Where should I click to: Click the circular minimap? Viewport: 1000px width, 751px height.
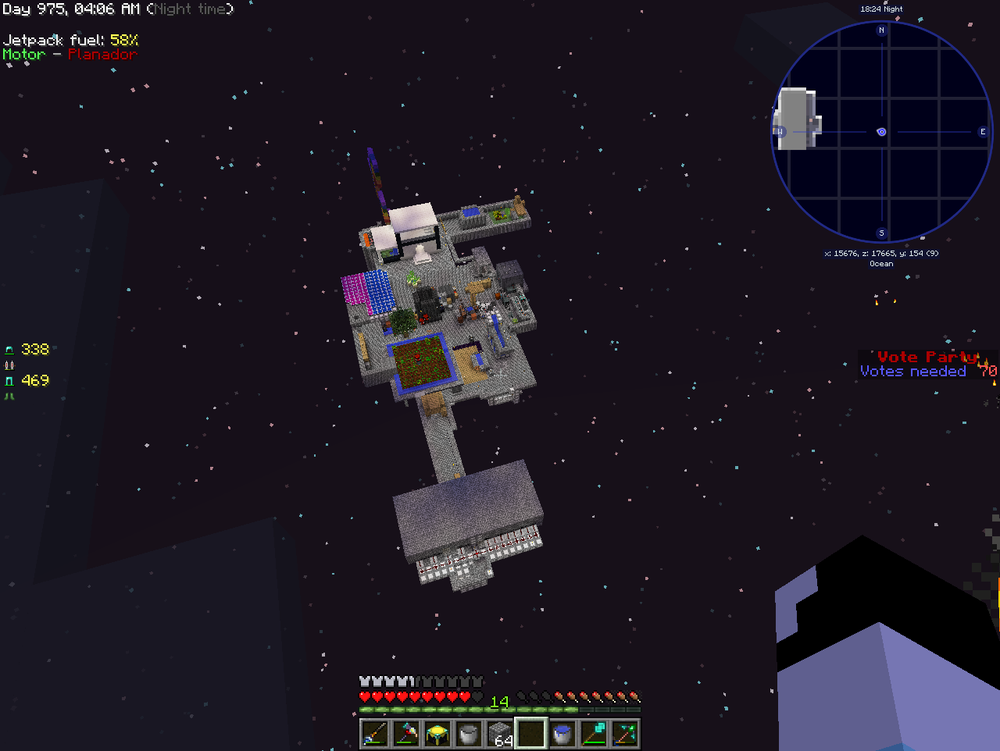881,132
